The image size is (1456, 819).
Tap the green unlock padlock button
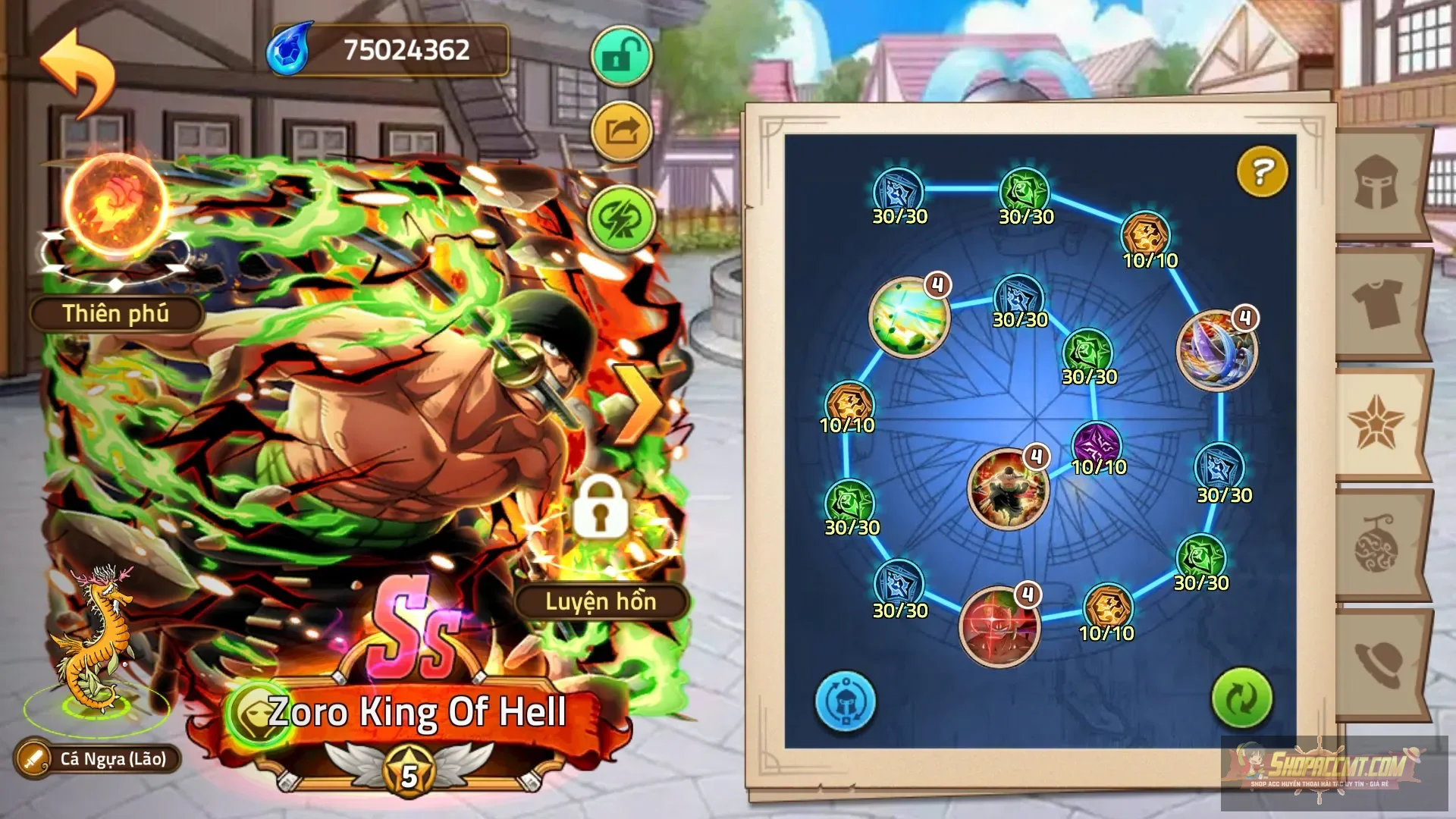coord(621,57)
